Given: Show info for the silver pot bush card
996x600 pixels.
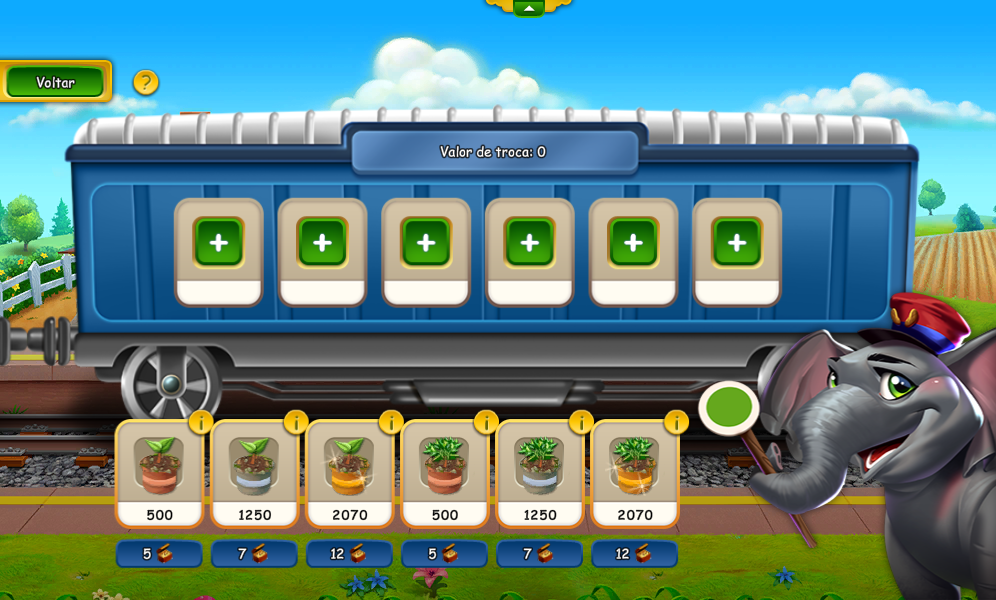Looking at the screenshot, I should pos(581,422).
